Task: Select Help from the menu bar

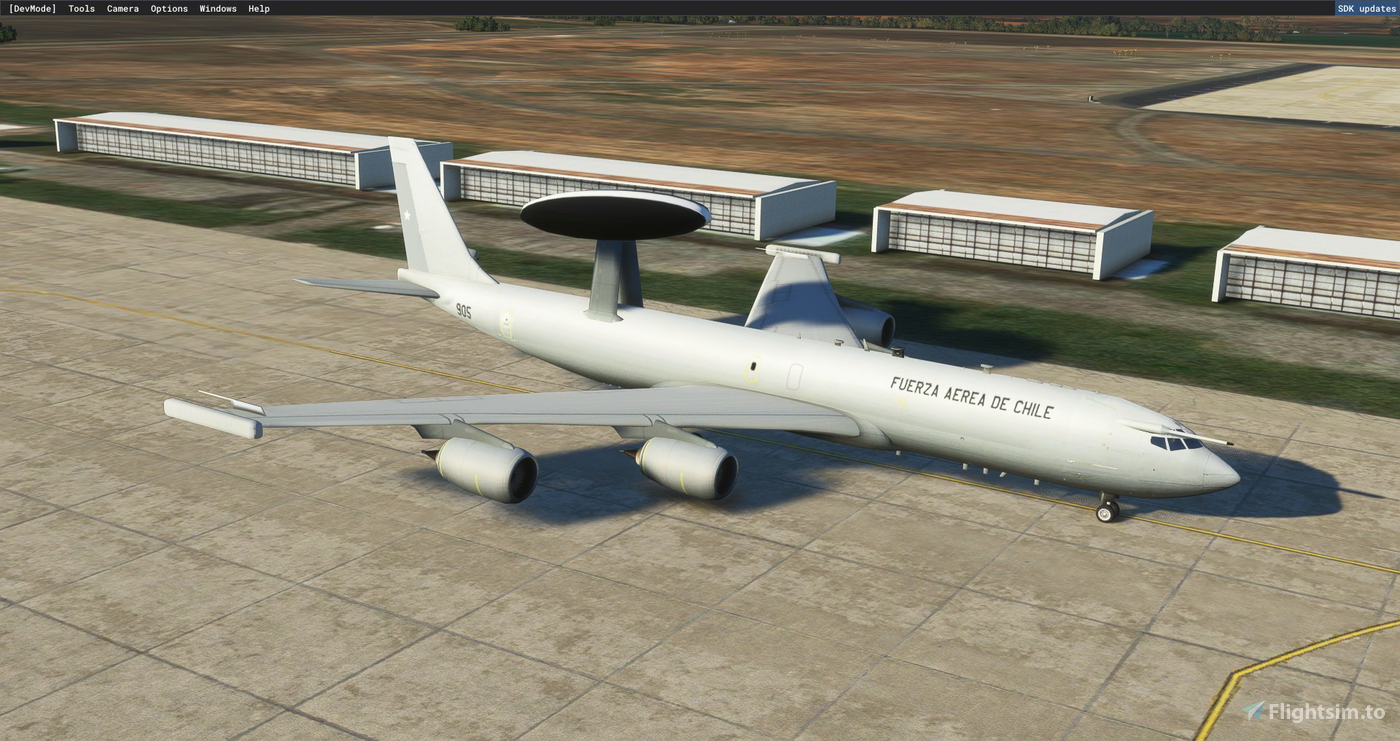Action: pos(258,8)
